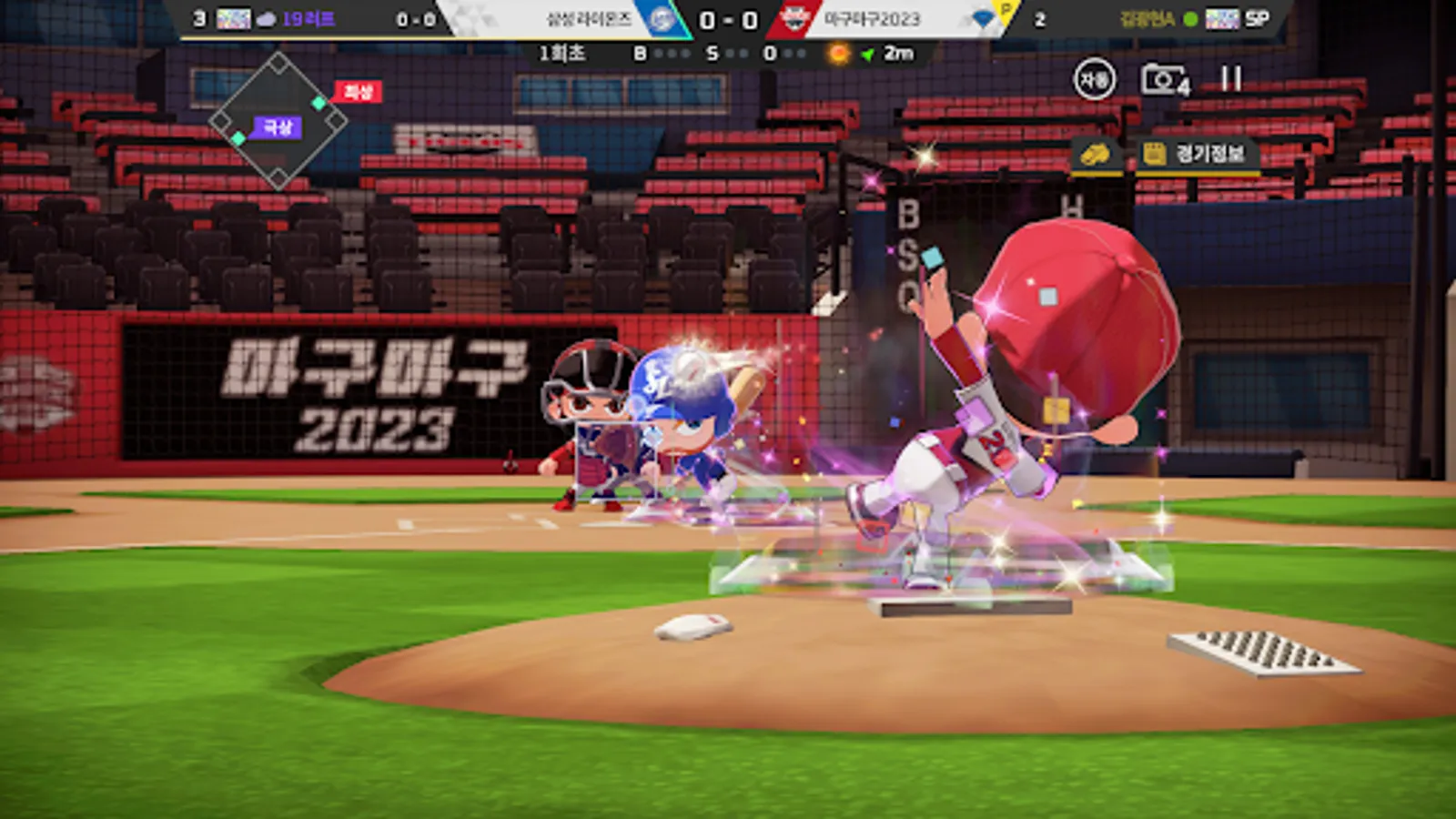Screen dimensions: 1456x819
Task: Click the green wind direction arrow
Action: (x=865, y=54)
